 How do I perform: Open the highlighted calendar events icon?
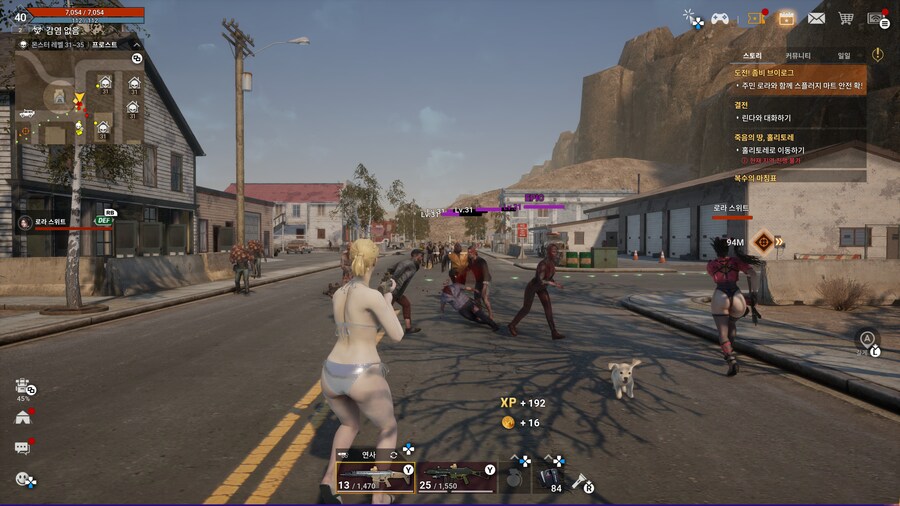coord(786,18)
